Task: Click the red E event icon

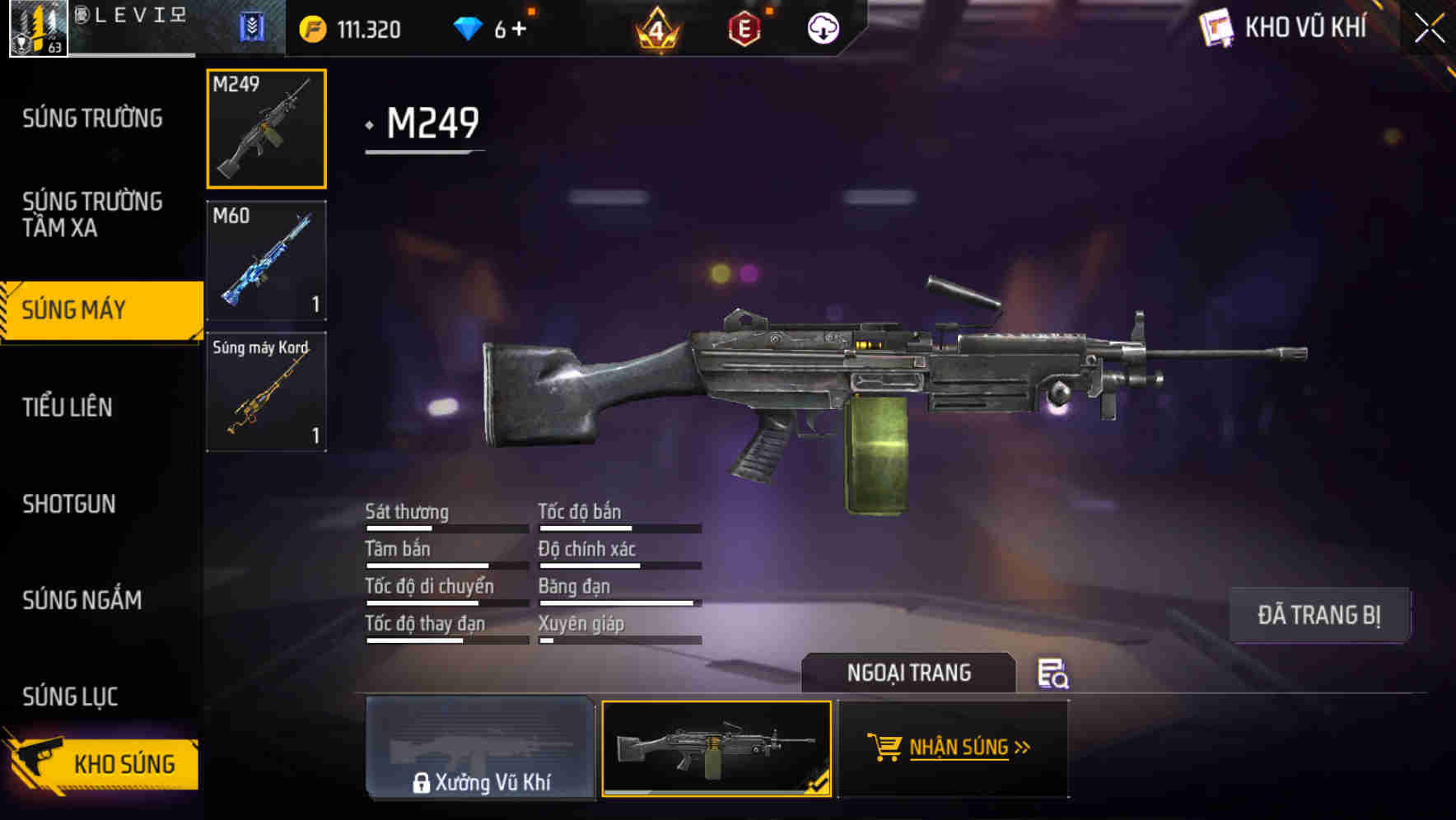Action: 742,27
